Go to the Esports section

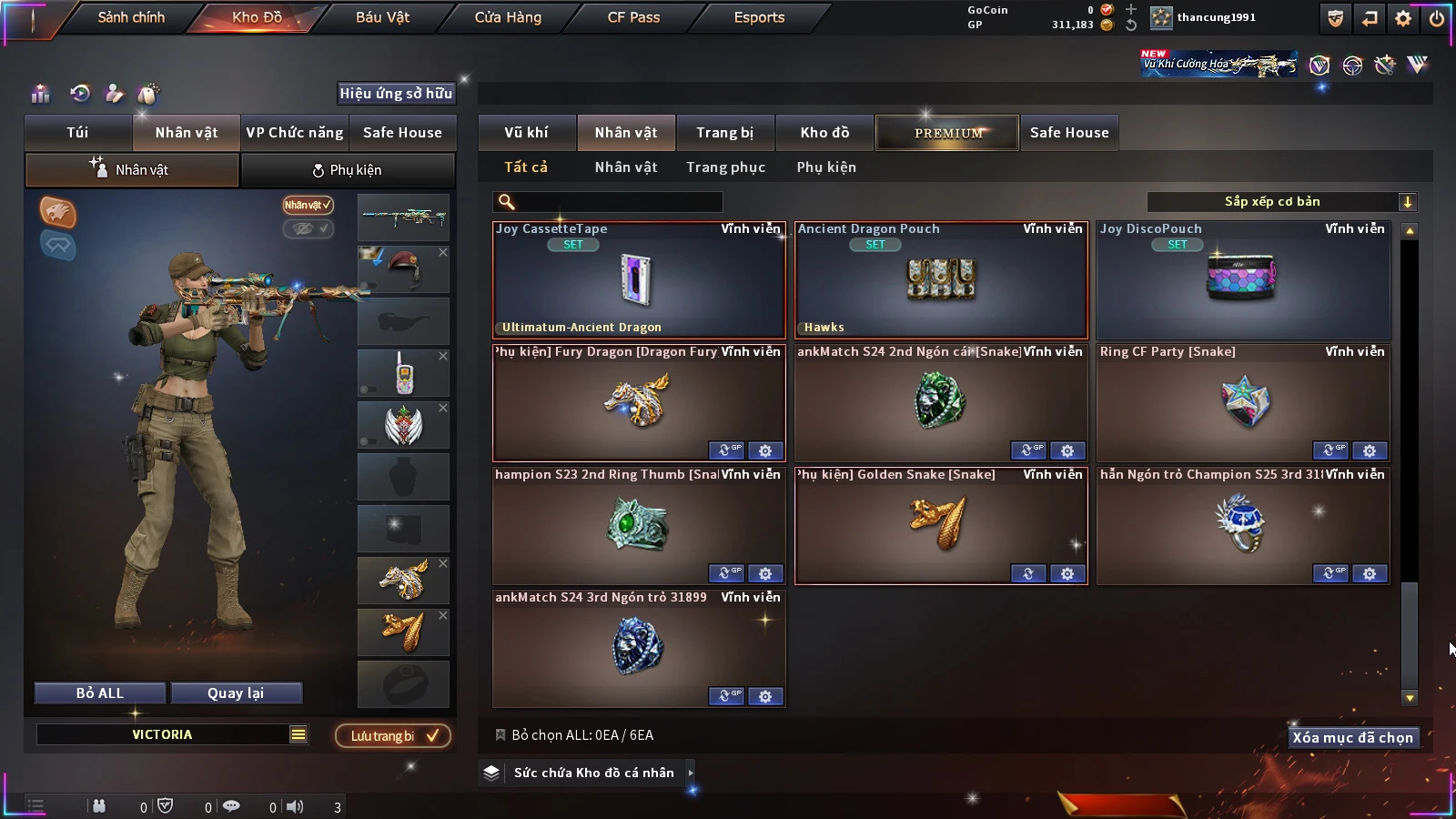click(759, 17)
